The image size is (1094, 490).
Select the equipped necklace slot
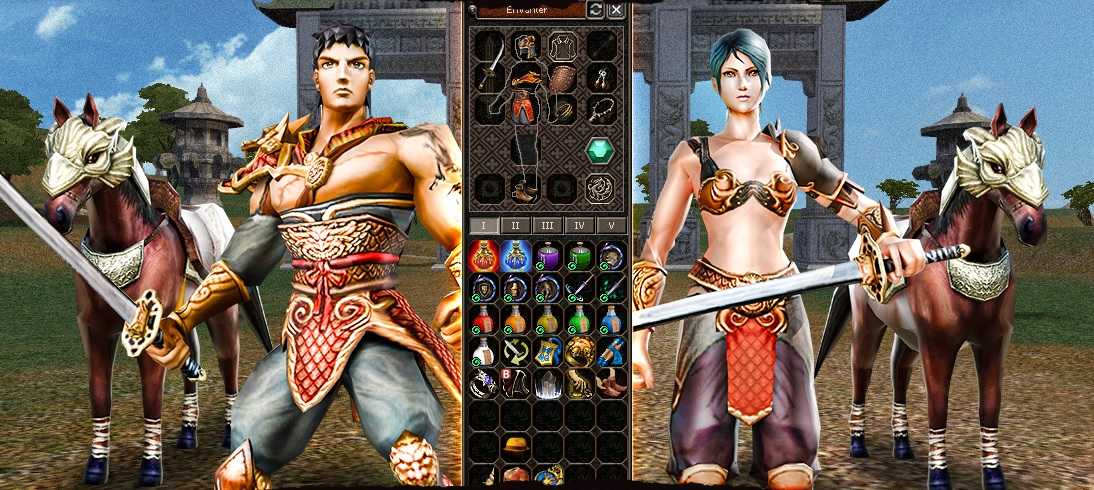pos(601,108)
